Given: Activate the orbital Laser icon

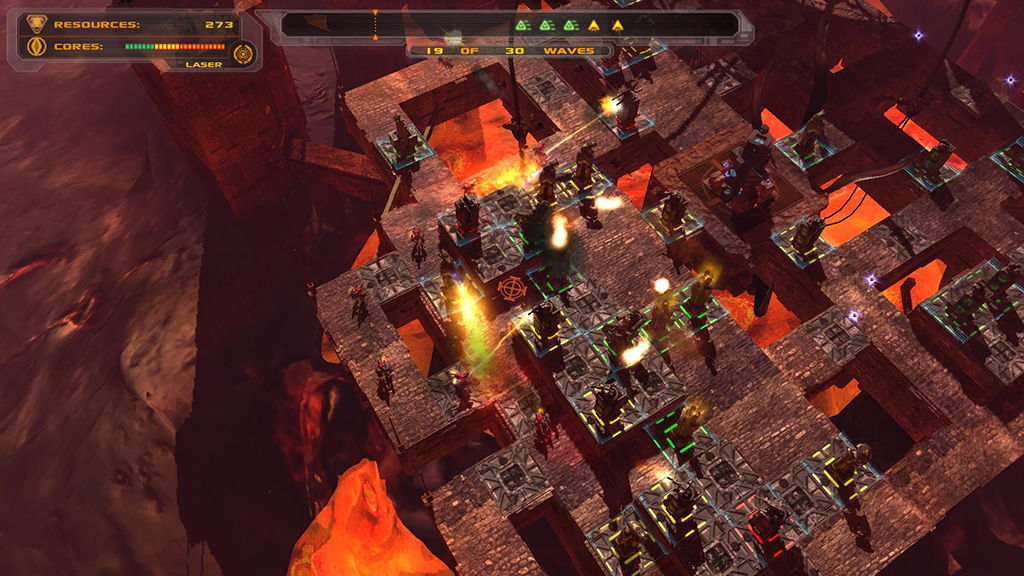Looking at the screenshot, I should pos(242,52).
